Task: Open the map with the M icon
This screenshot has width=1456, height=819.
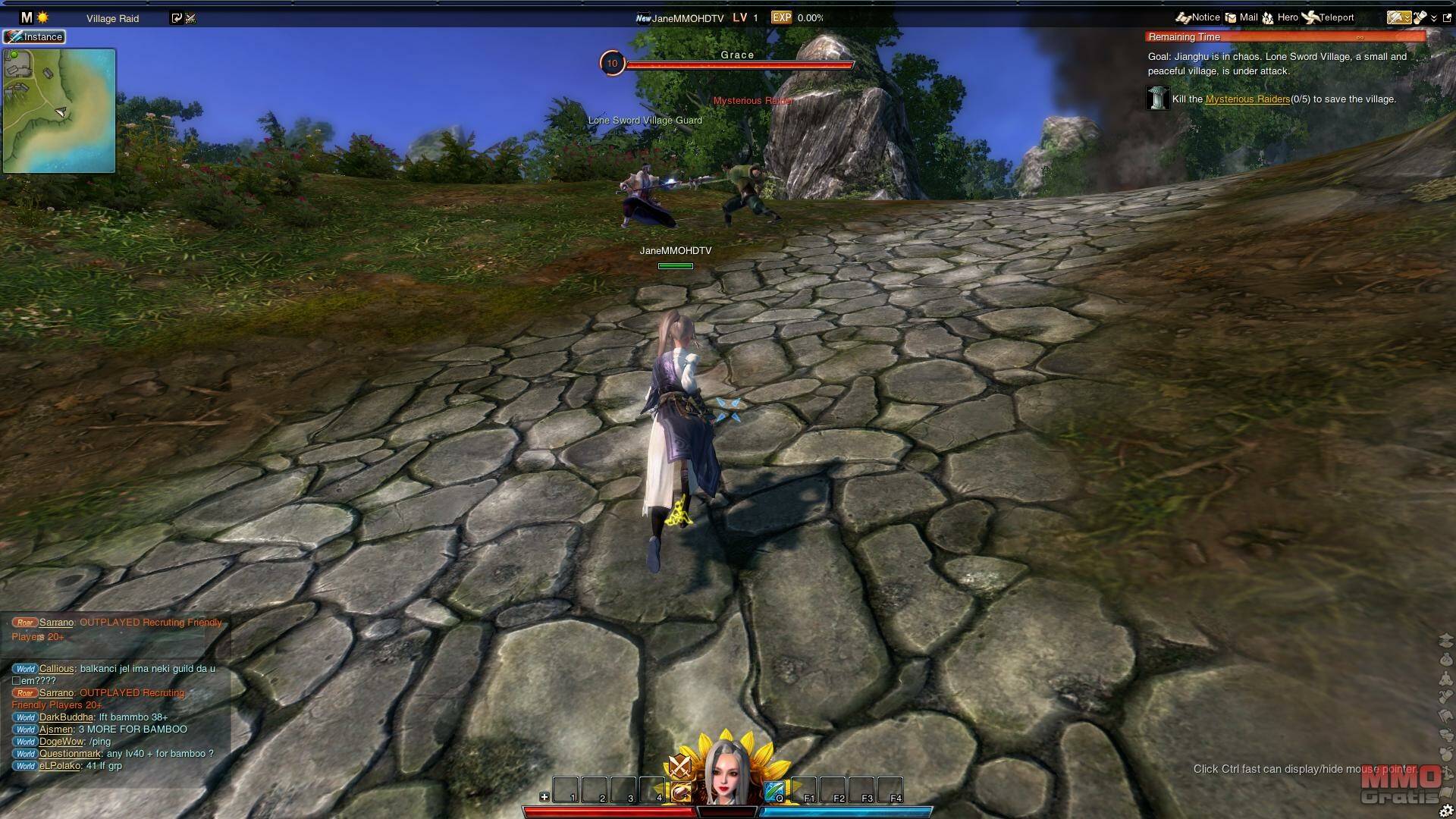Action: tap(27, 17)
